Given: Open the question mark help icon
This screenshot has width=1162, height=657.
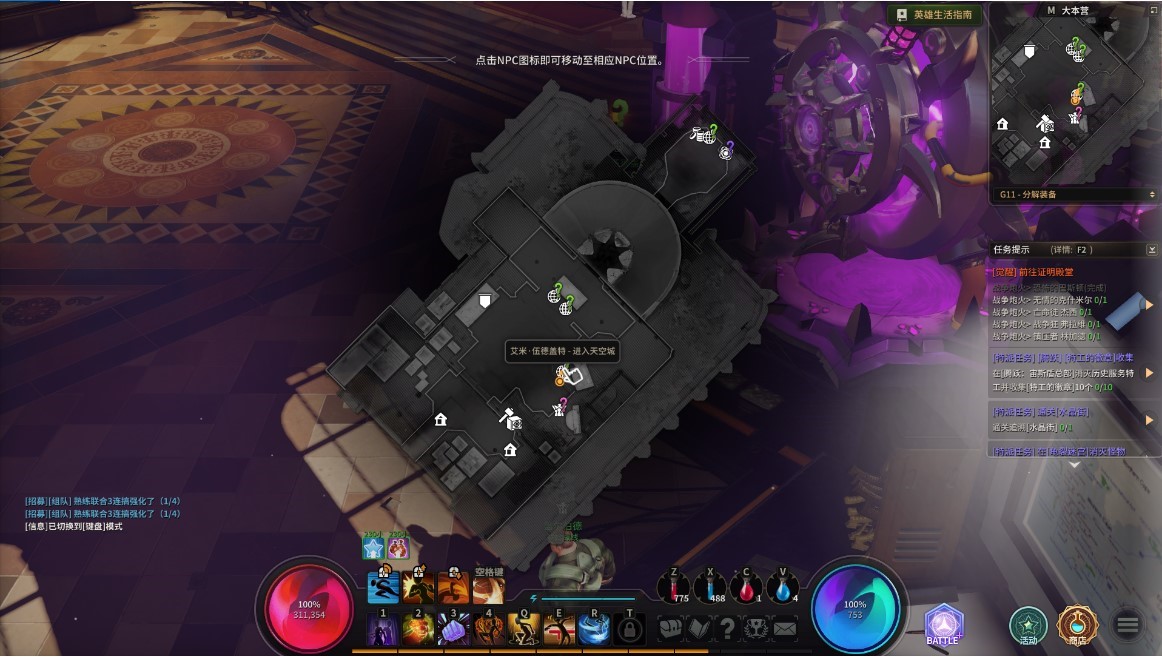Looking at the screenshot, I should tap(727, 628).
